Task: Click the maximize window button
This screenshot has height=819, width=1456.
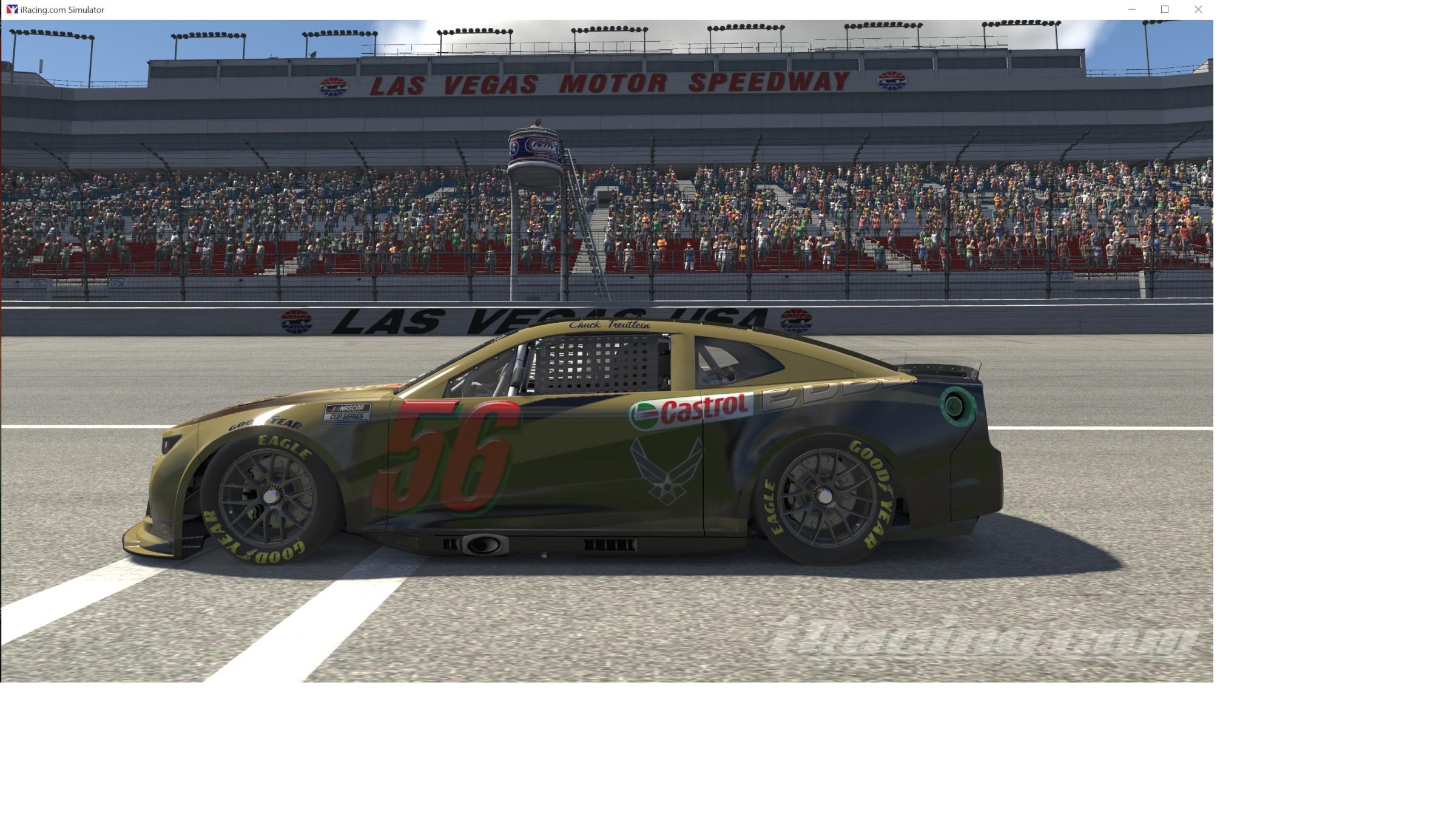Action: click(x=1164, y=9)
